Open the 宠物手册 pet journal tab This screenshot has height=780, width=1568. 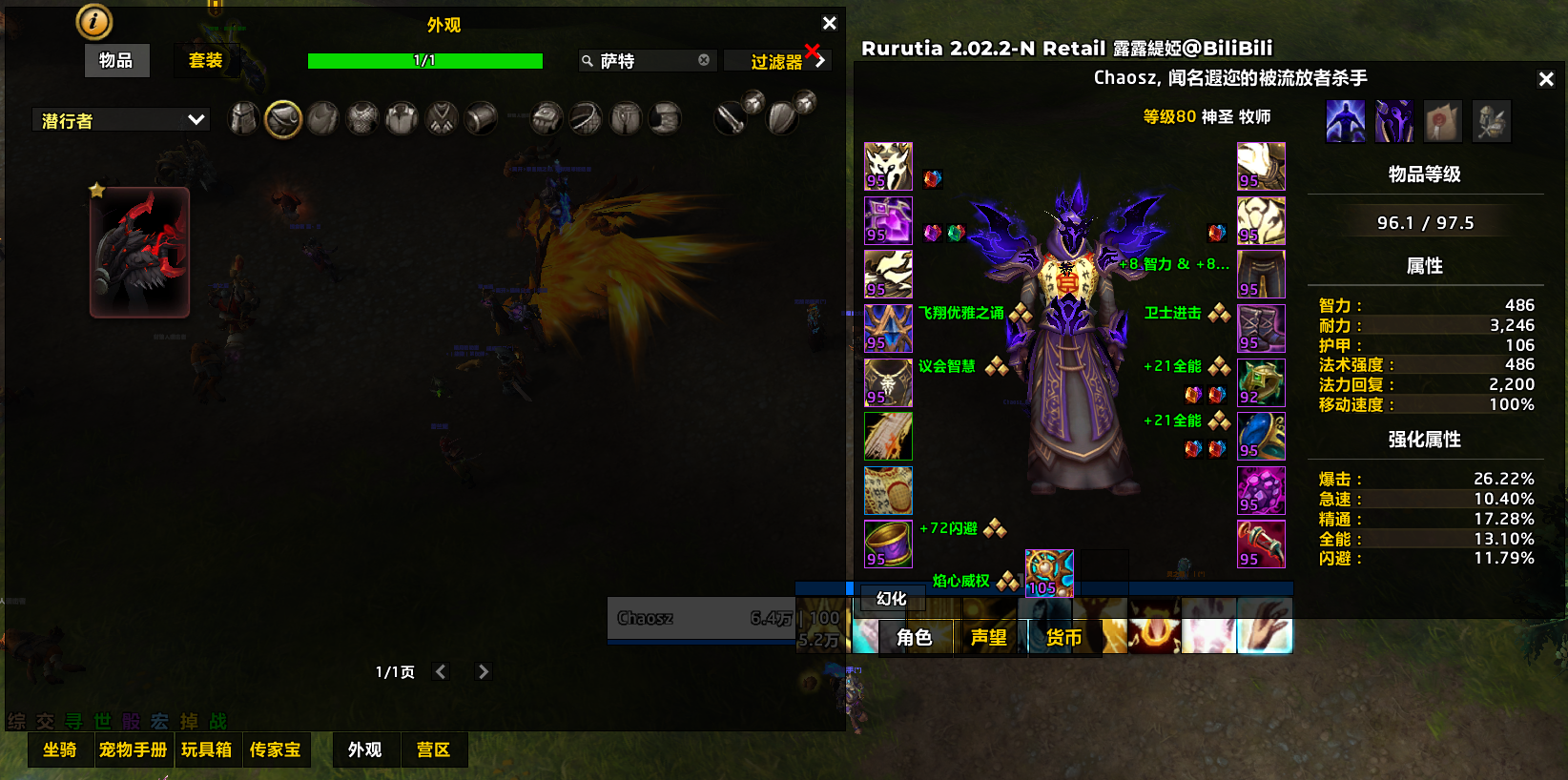[x=133, y=750]
